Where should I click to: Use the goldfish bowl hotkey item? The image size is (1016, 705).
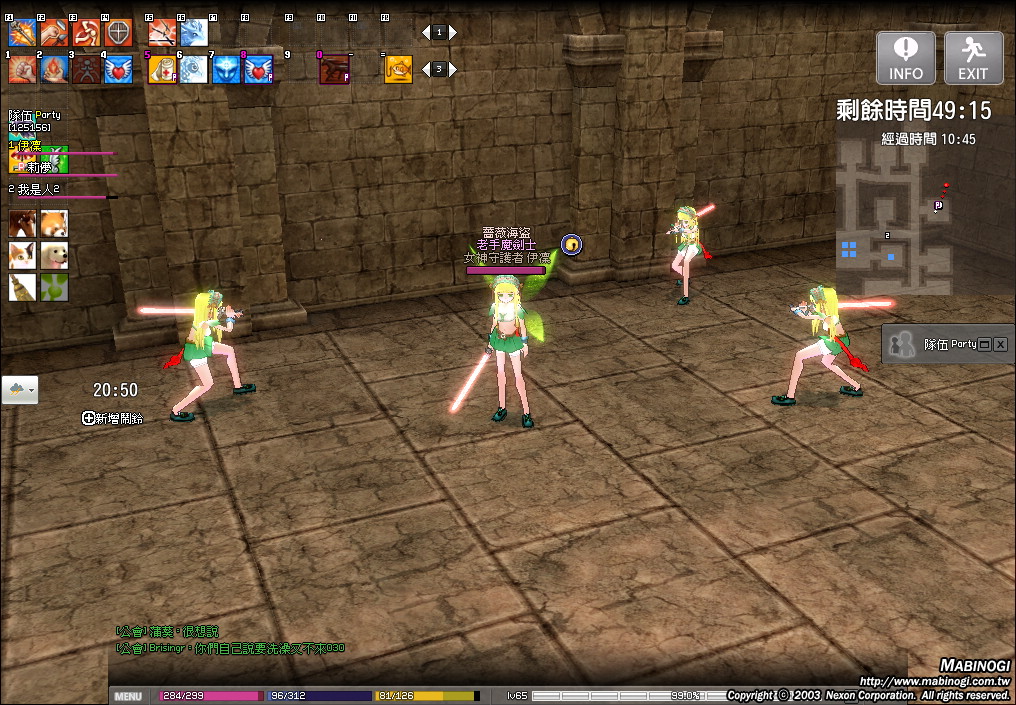click(x=398, y=69)
